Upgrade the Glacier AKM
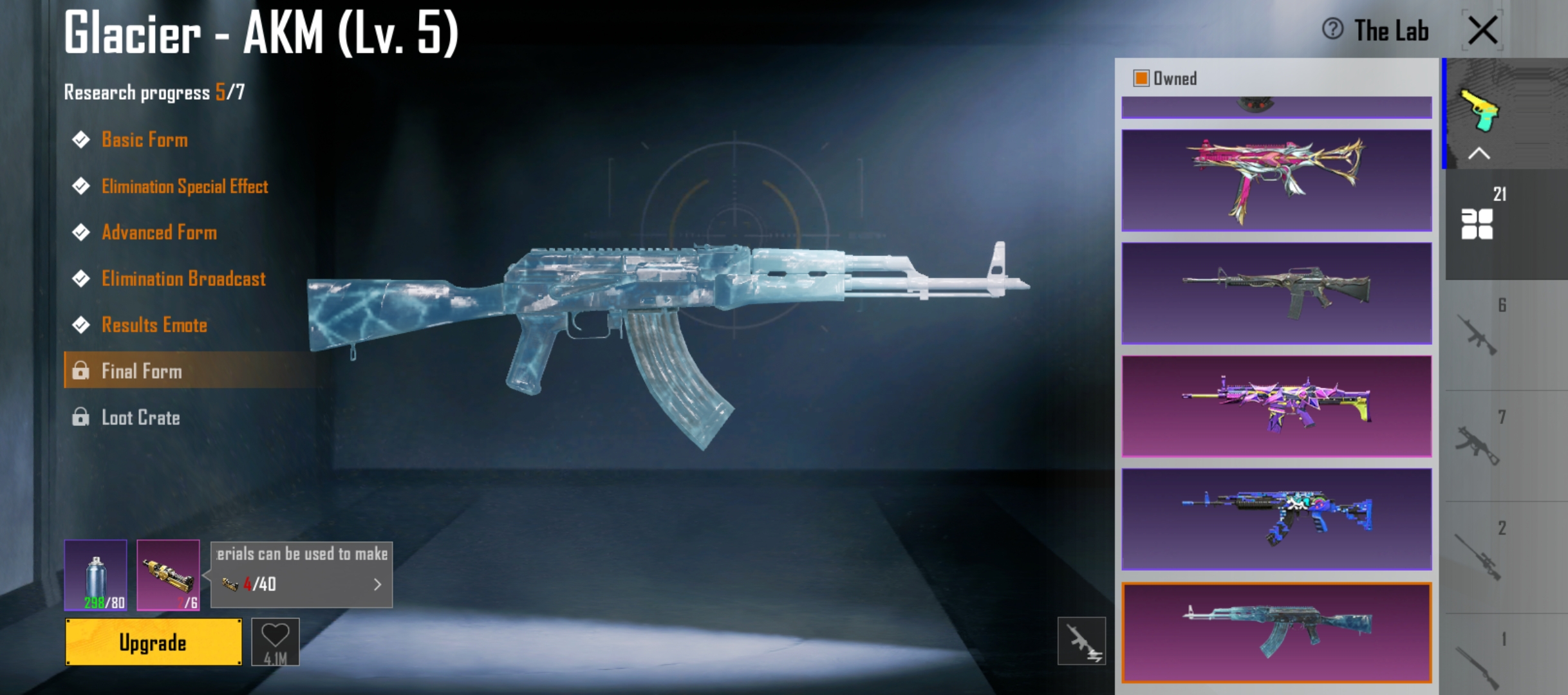Image resolution: width=1568 pixels, height=695 pixels. 153,642
